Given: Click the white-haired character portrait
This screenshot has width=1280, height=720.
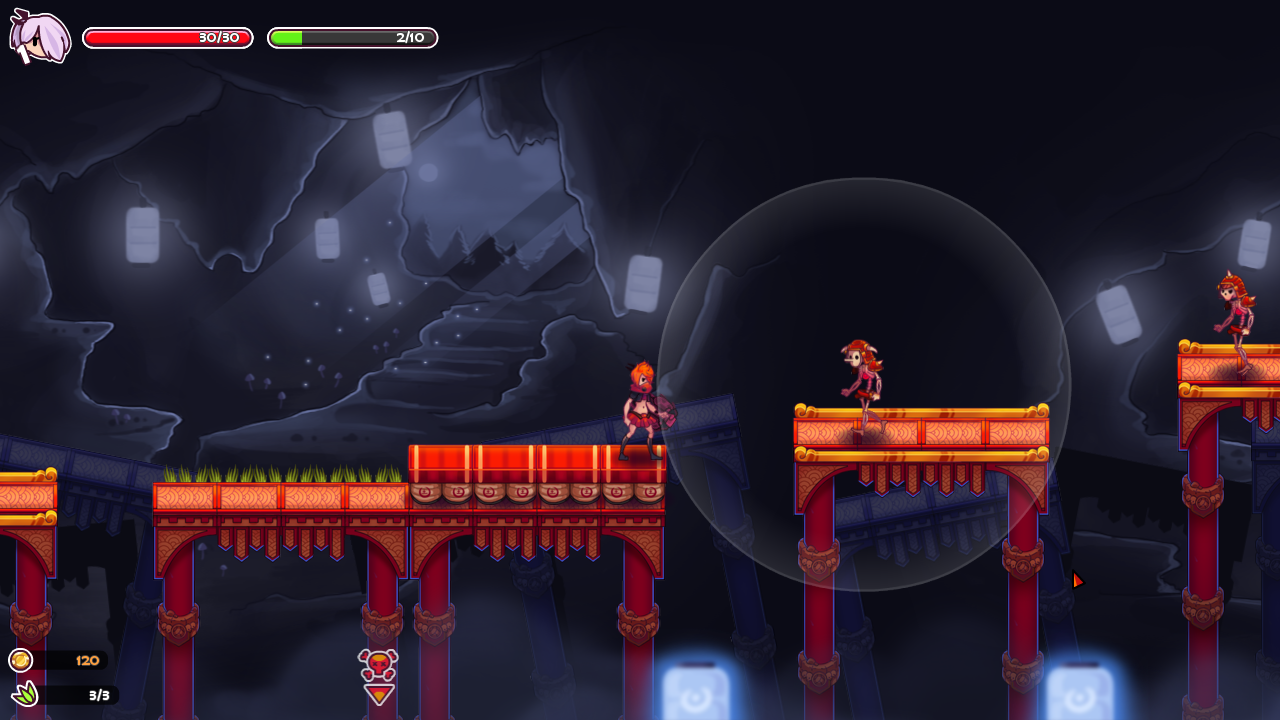Looking at the screenshot, I should tap(40, 38).
